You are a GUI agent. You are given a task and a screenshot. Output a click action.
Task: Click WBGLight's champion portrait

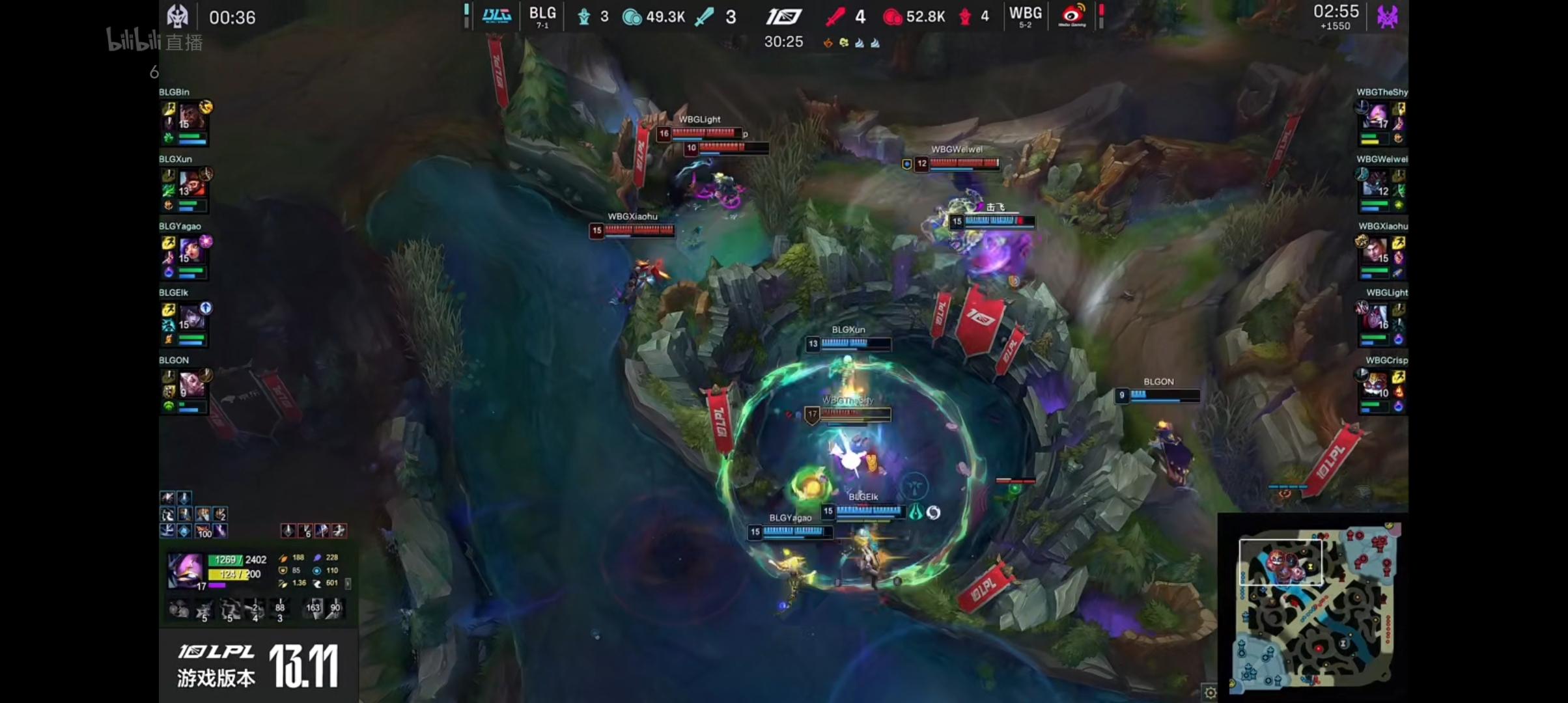point(1379,318)
